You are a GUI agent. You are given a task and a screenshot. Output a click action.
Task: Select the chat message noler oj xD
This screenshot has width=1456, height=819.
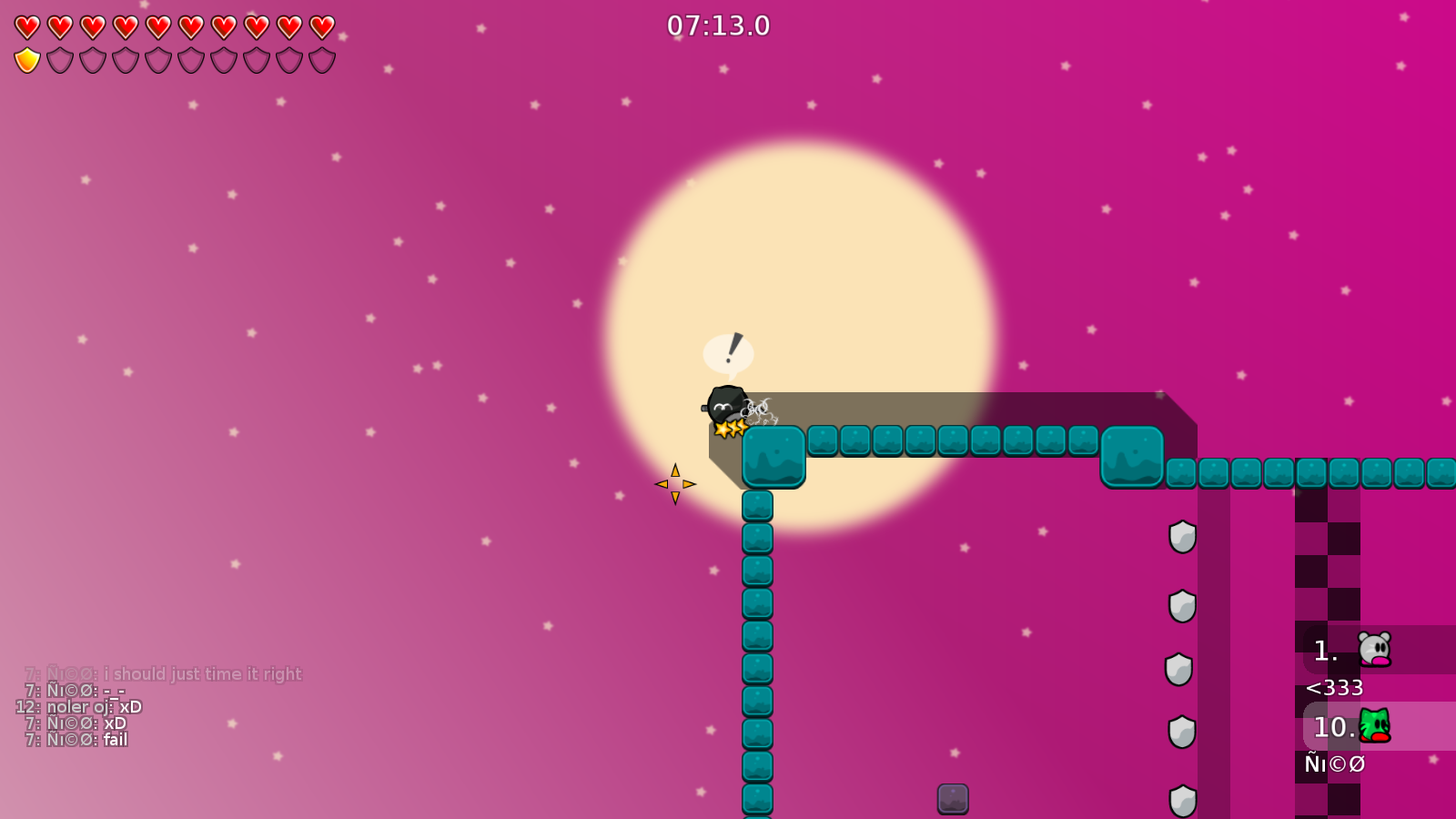(79, 706)
